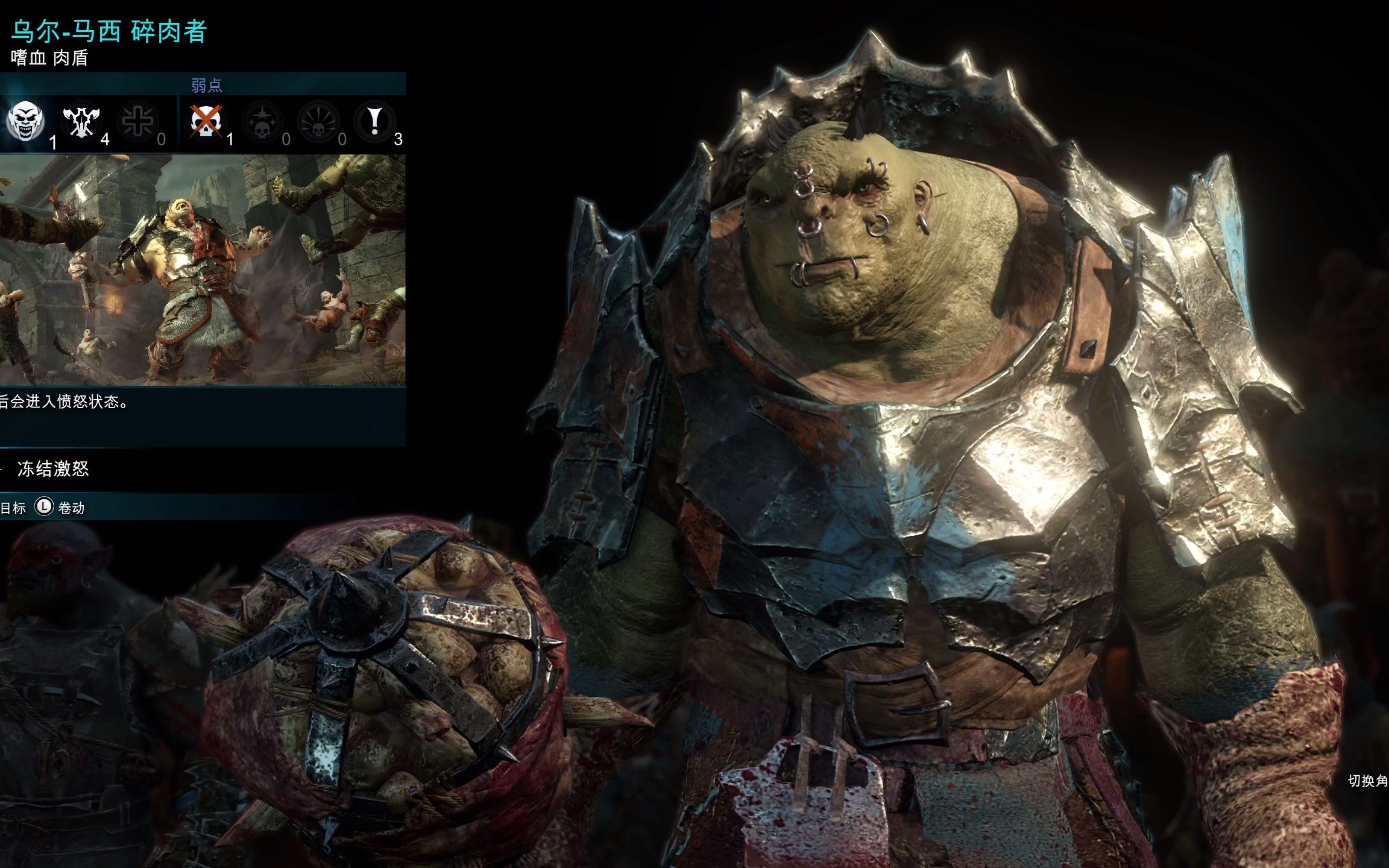Viewport: 1389px width, 868px height.
Task: Select the crossed axes strengths icon
Action: [x=81, y=121]
